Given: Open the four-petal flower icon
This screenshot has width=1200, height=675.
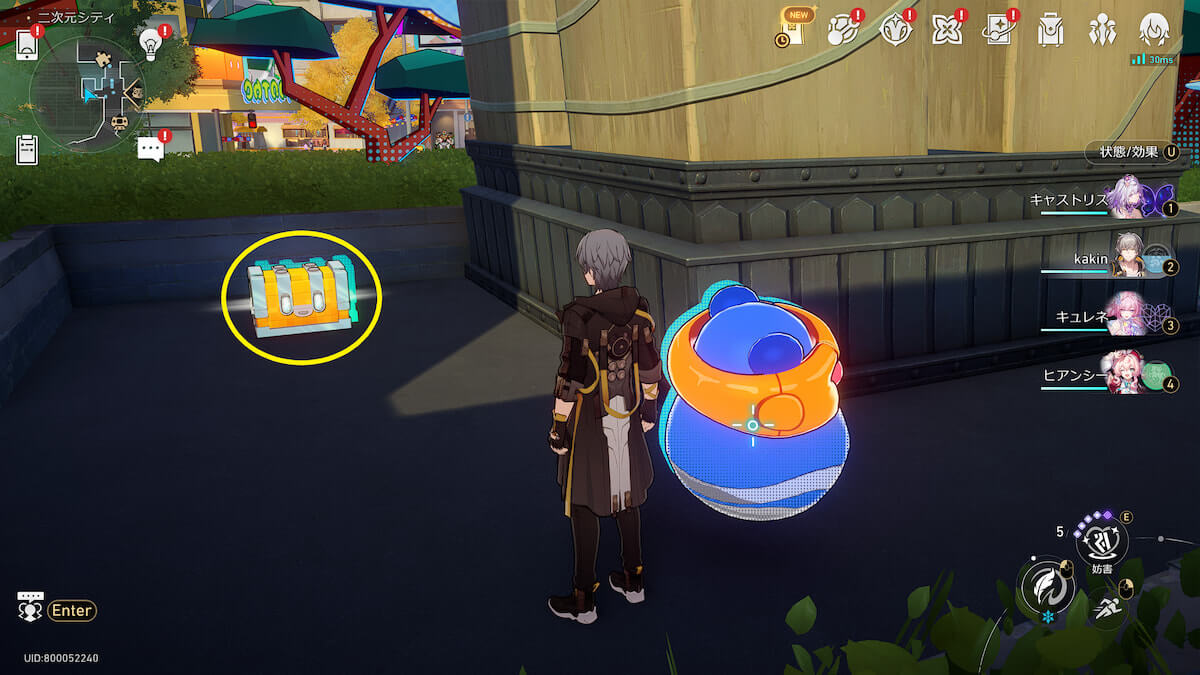Looking at the screenshot, I should coord(946,30).
